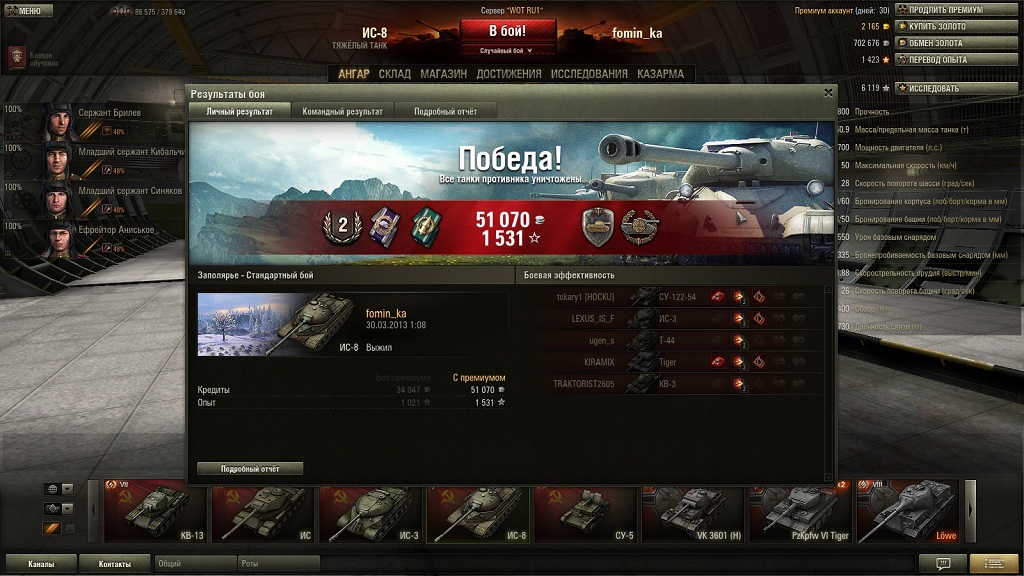Open the Склад section

[x=395, y=74]
